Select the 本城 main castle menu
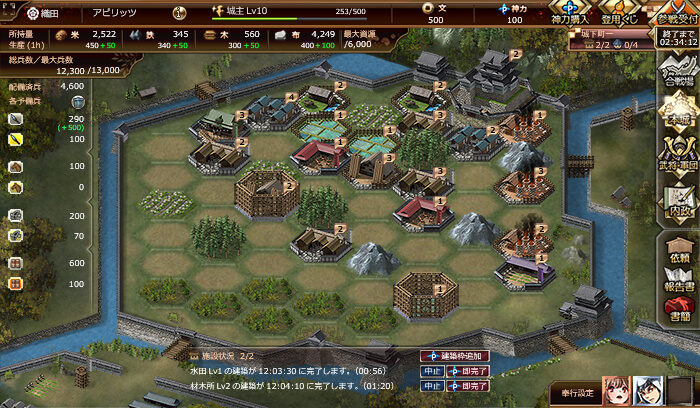 pyautogui.click(x=675, y=113)
